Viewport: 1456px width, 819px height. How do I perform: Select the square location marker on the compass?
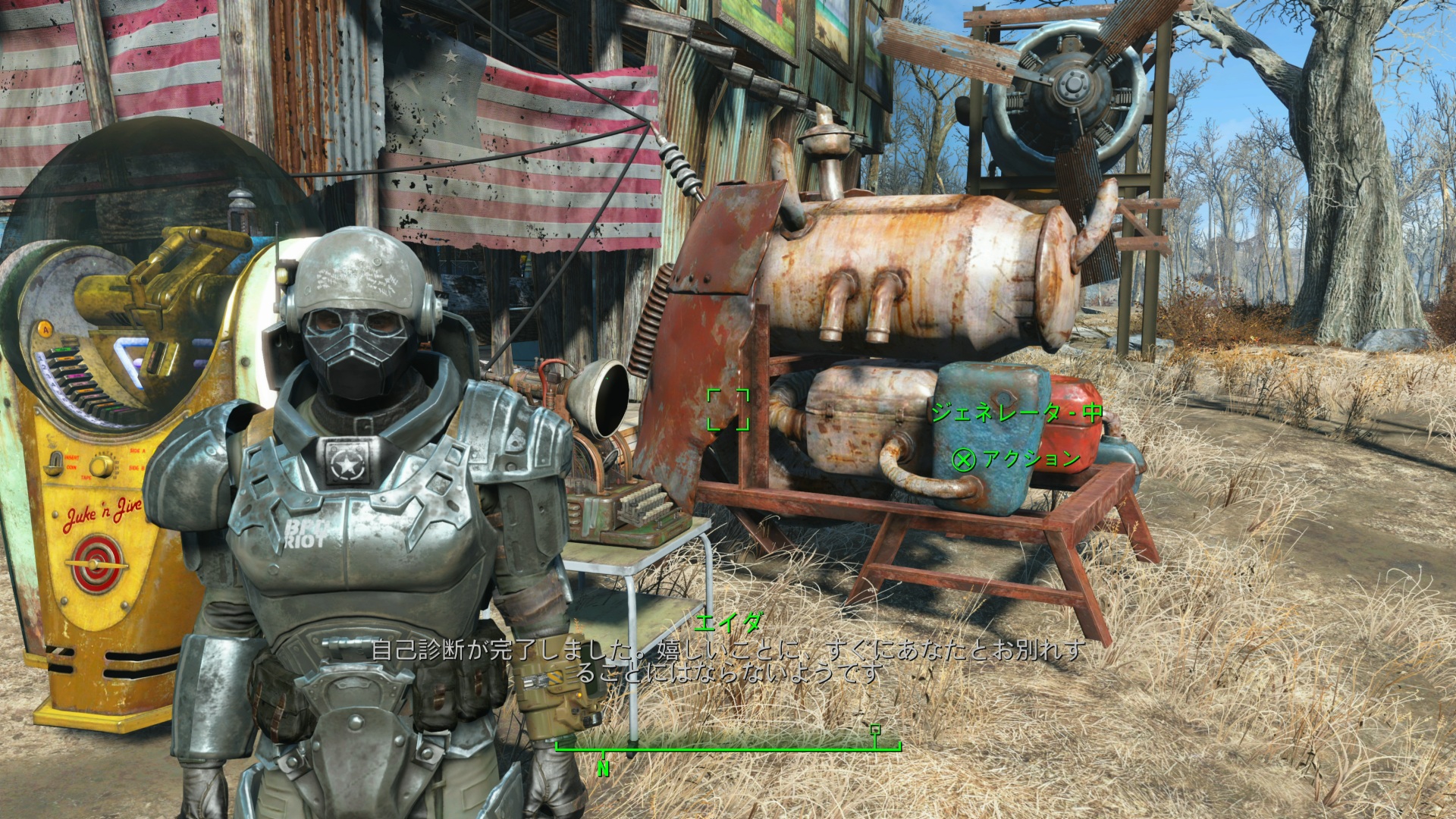876,730
